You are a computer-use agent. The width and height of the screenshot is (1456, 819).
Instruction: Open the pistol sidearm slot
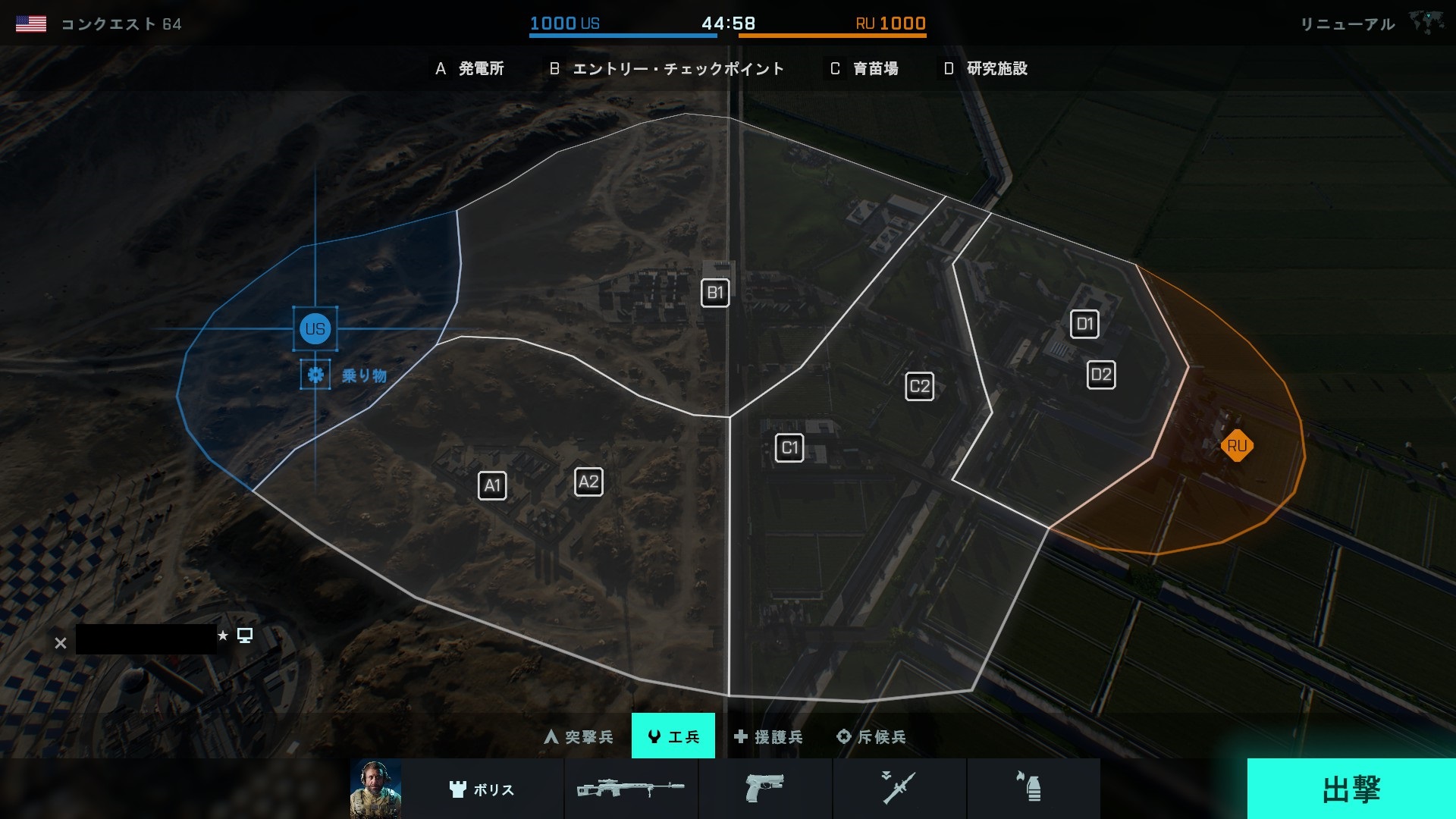point(764,789)
